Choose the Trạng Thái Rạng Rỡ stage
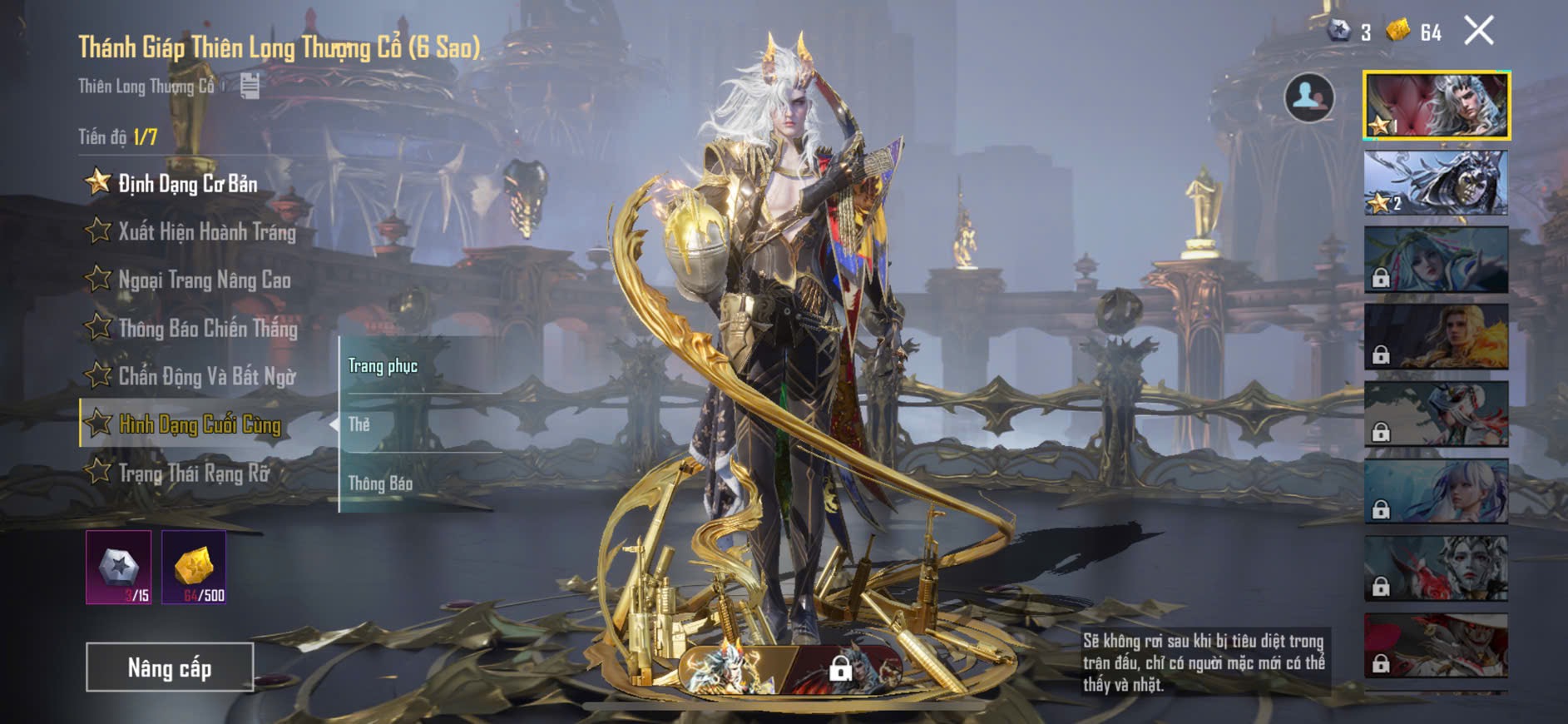1568x724 pixels. point(194,473)
